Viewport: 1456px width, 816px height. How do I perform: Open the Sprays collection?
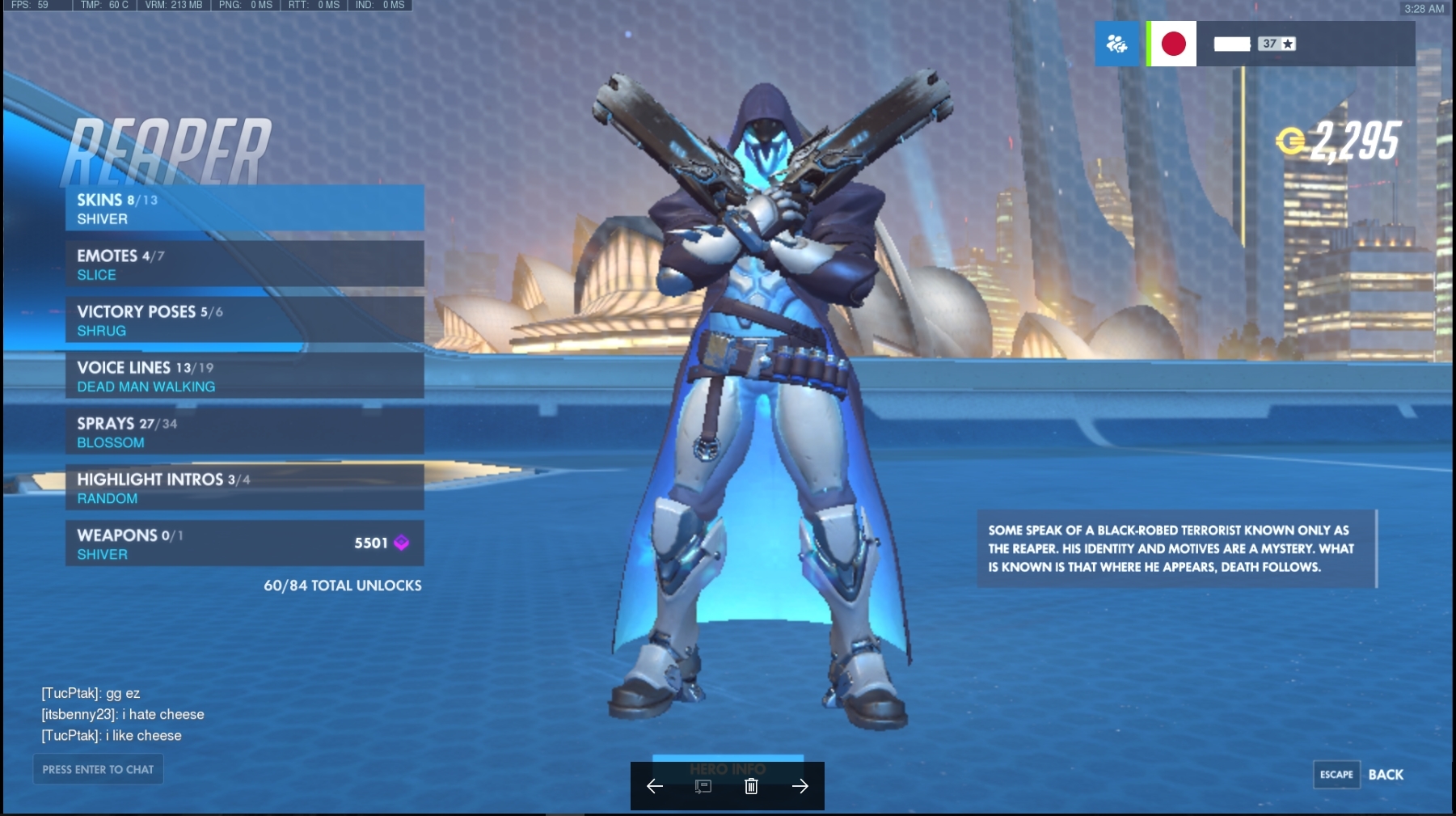click(x=244, y=432)
